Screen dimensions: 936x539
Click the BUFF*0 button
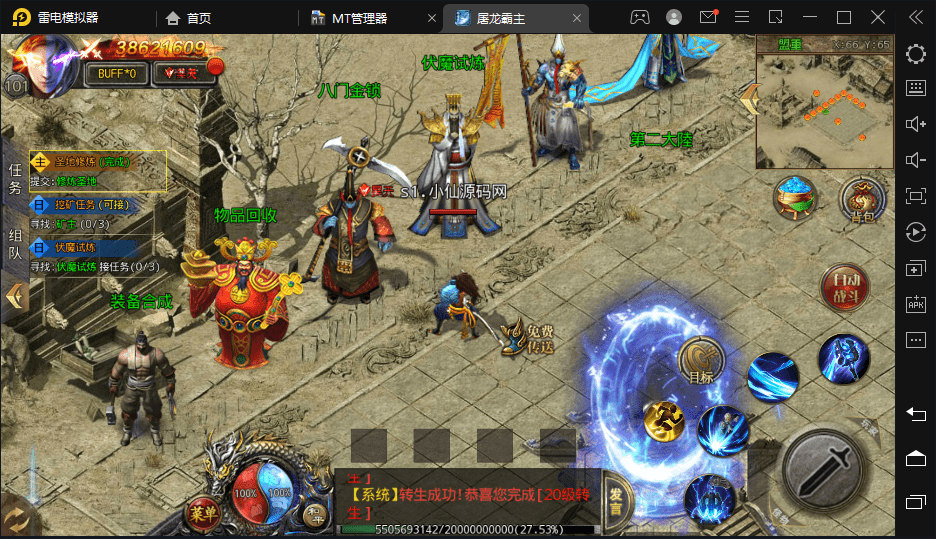[117, 73]
